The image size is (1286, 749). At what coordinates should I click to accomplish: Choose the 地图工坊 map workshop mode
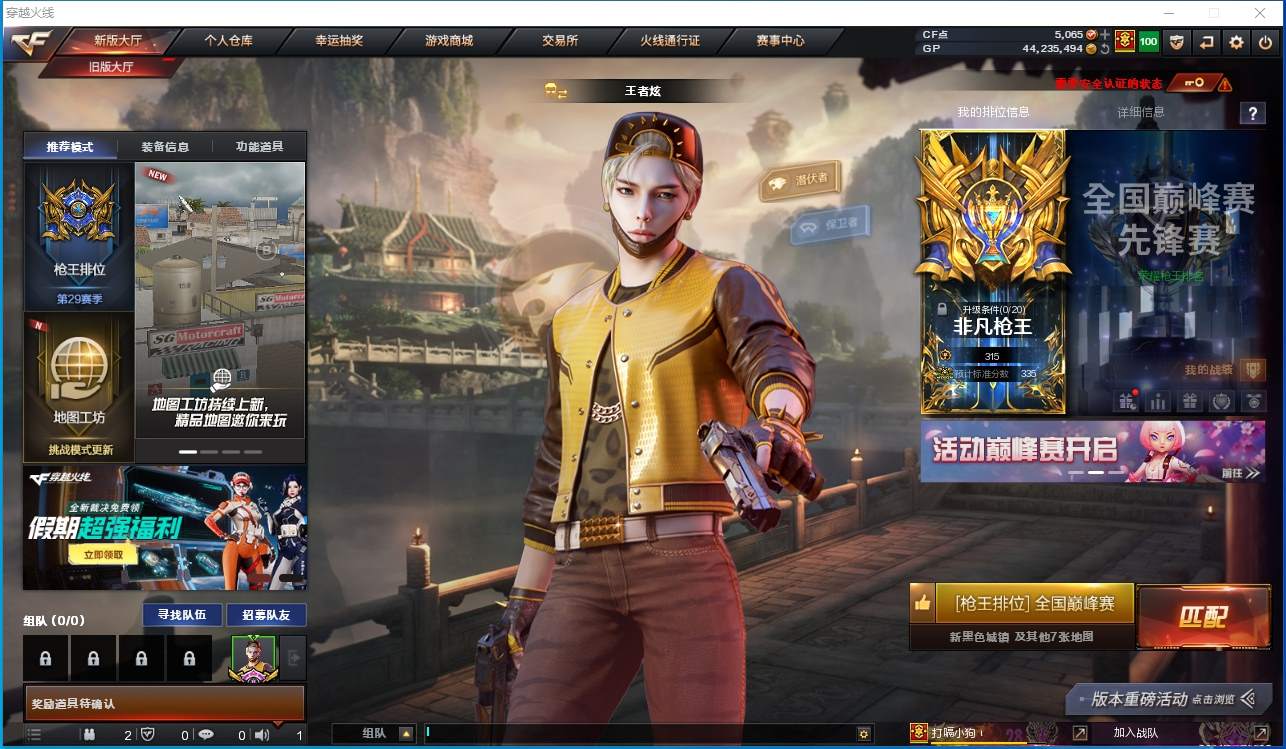[80, 385]
